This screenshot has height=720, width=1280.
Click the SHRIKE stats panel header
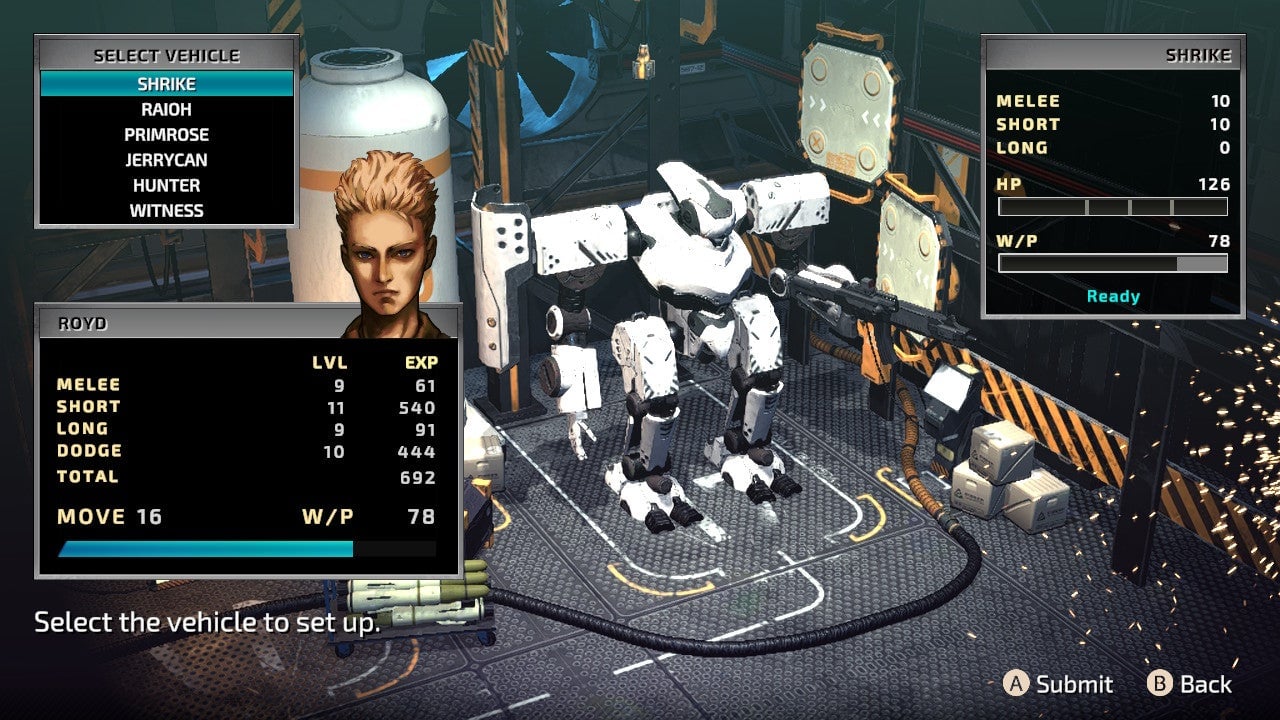pyautogui.click(x=1200, y=56)
